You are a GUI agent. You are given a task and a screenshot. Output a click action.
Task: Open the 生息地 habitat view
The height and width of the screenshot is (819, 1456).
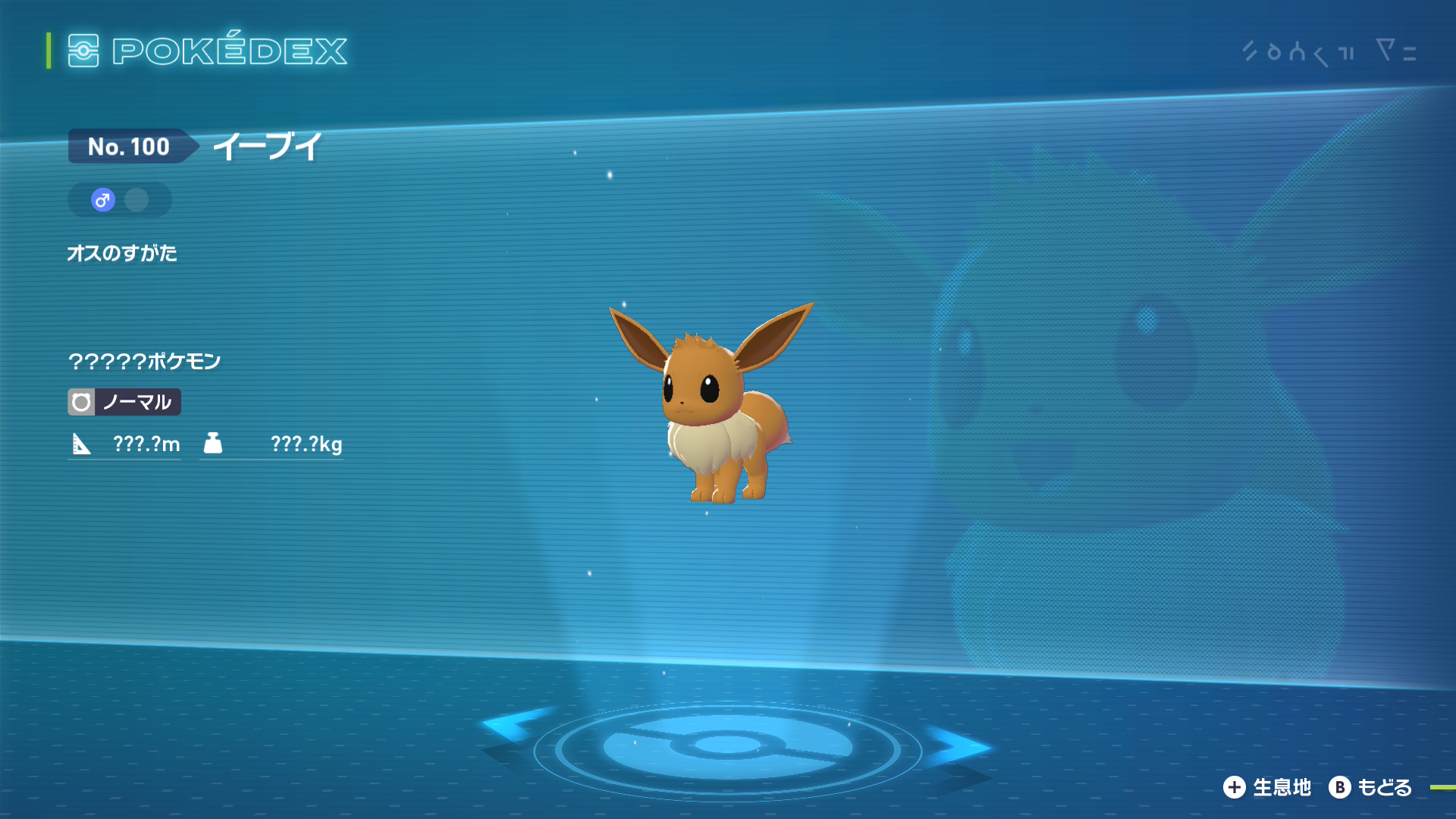point(1267,788)
